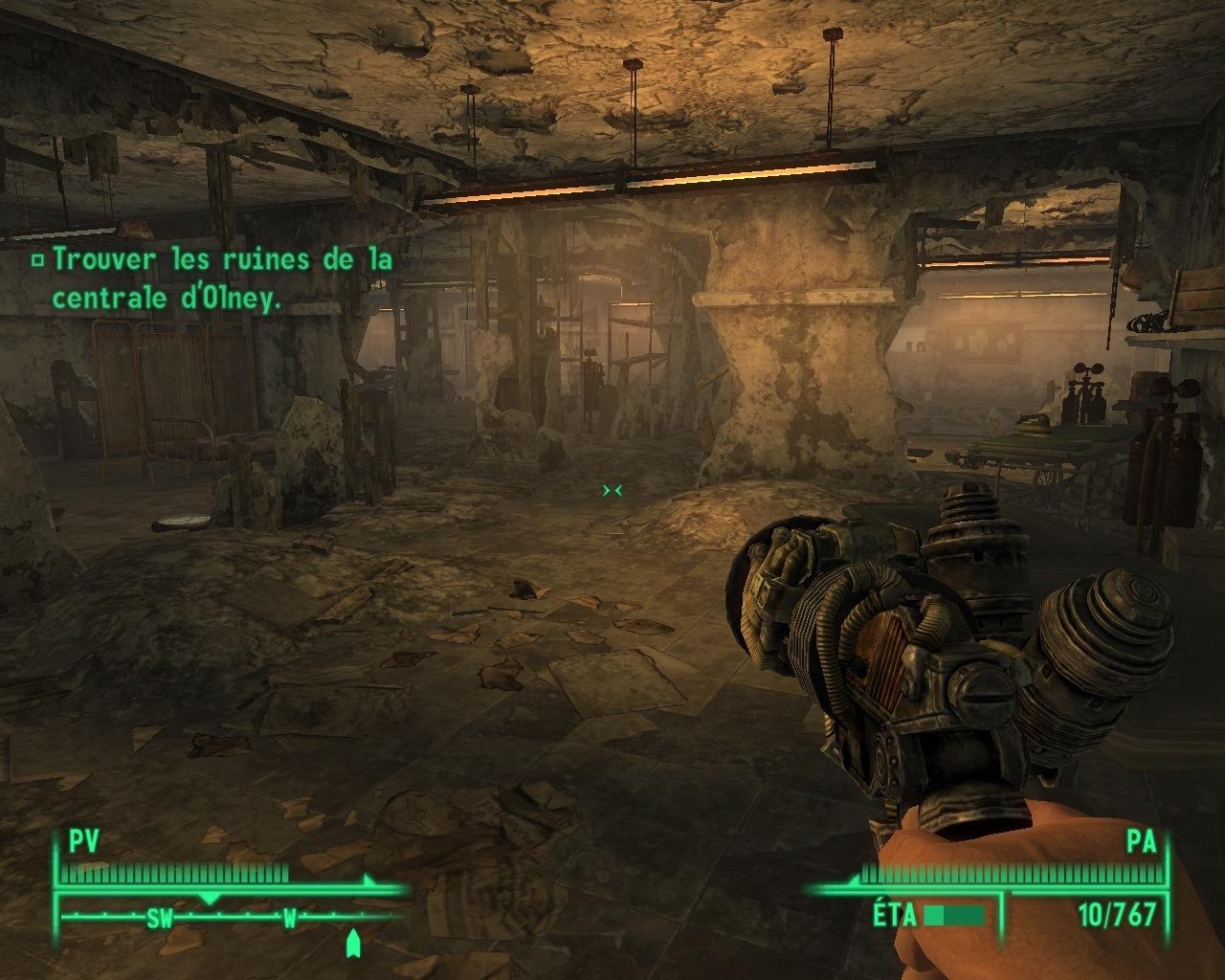Click the quest marker arrow below the compass

coord(353,943)
